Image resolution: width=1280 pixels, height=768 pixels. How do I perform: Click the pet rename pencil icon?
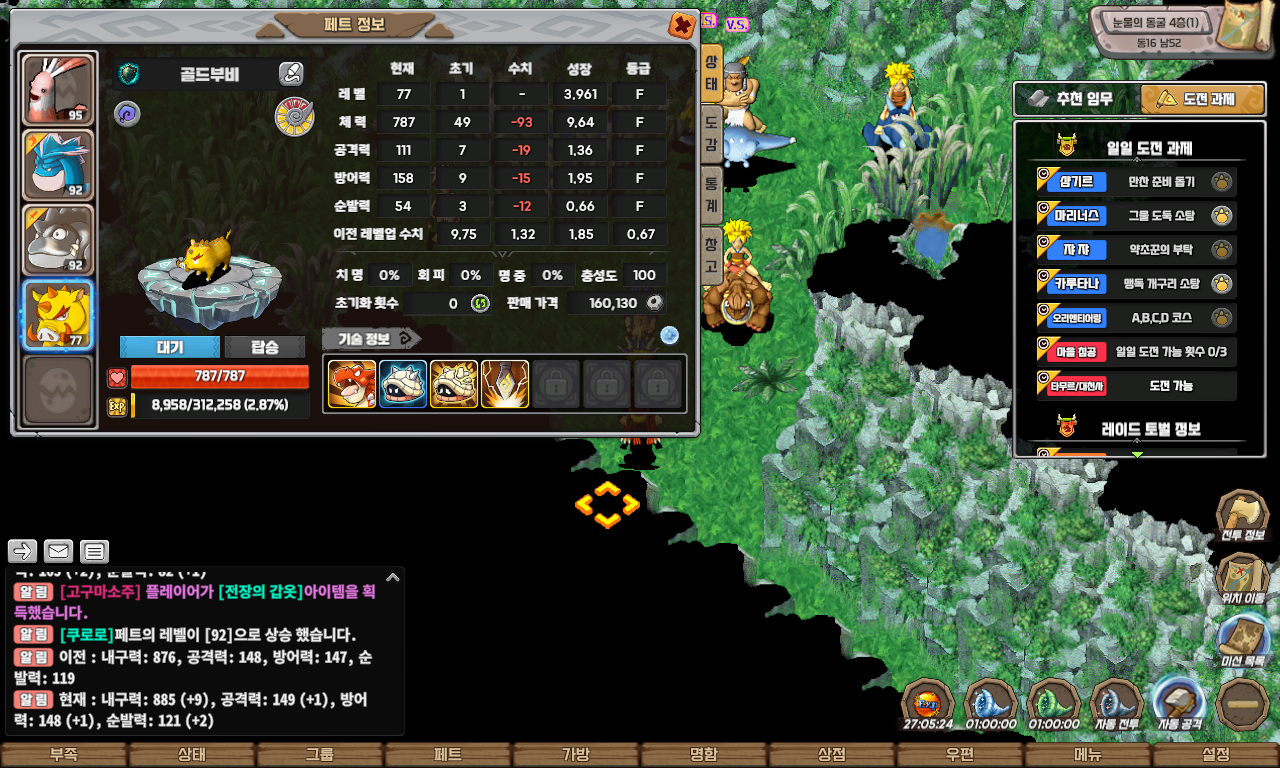pyautogui.click(x=291, y=73)
